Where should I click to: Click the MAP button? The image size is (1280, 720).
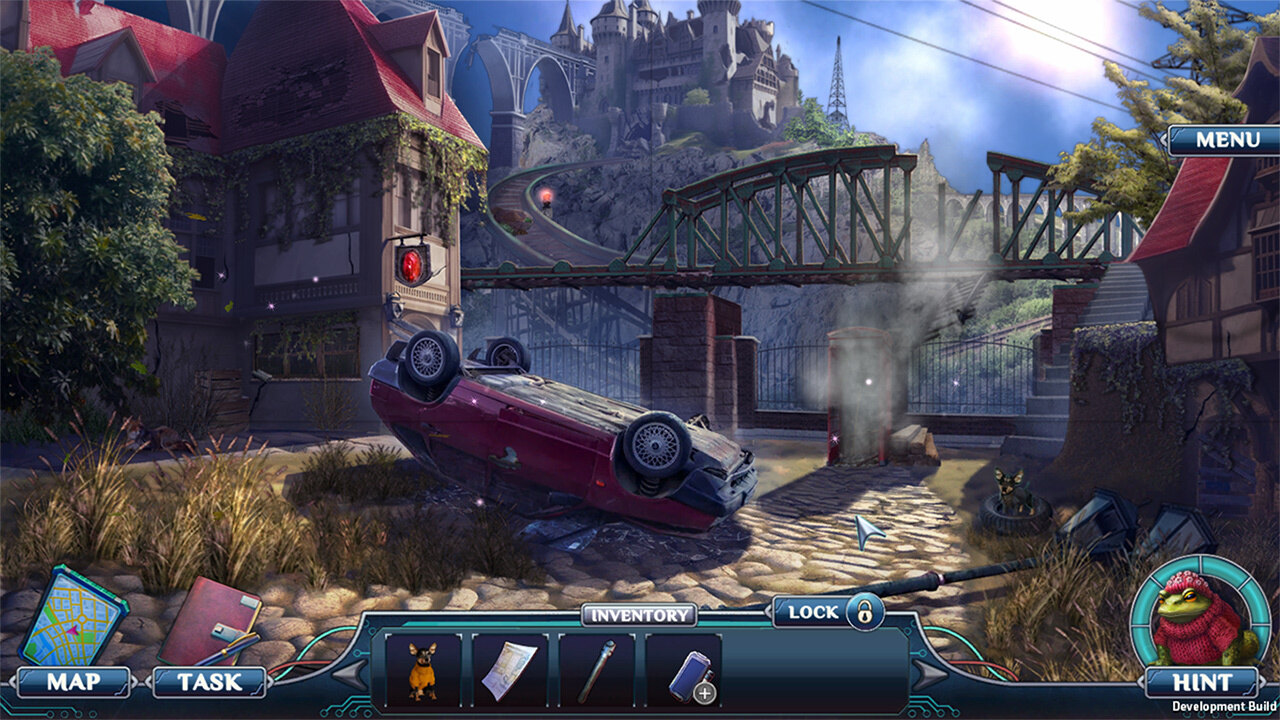(74, 682)
